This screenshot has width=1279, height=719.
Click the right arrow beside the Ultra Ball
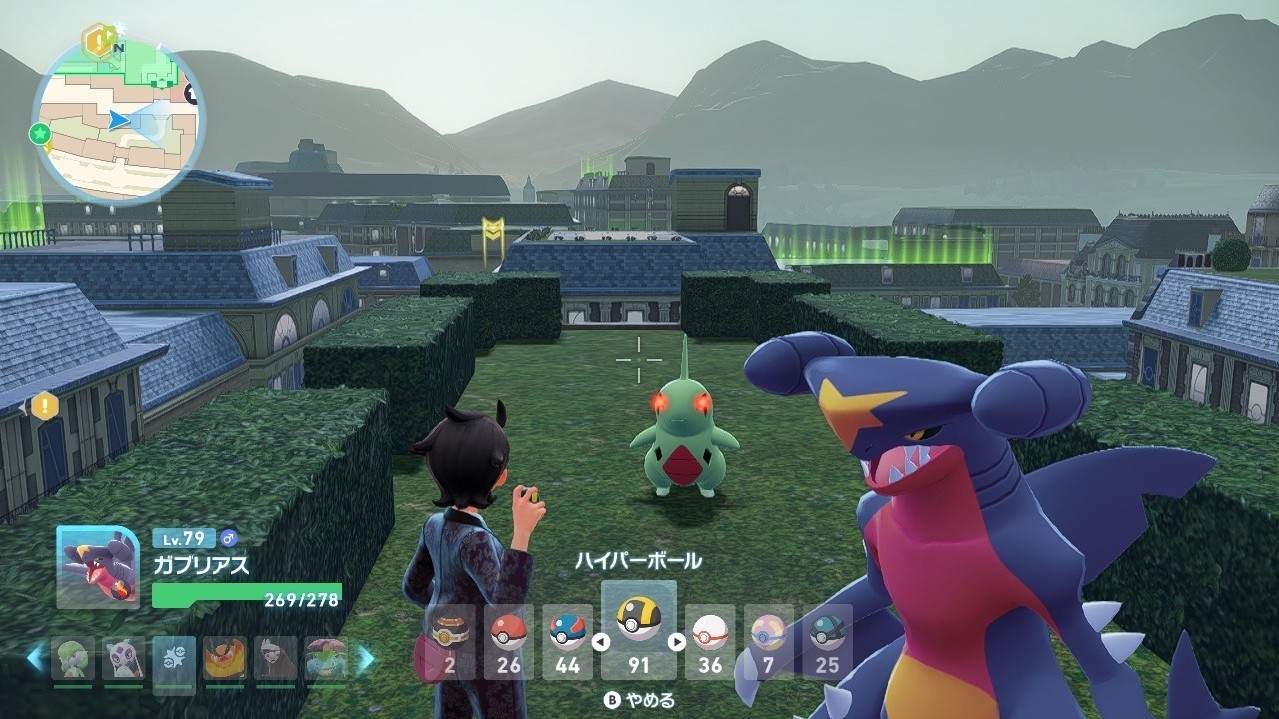pyautogui.click(x=677, y=642)
